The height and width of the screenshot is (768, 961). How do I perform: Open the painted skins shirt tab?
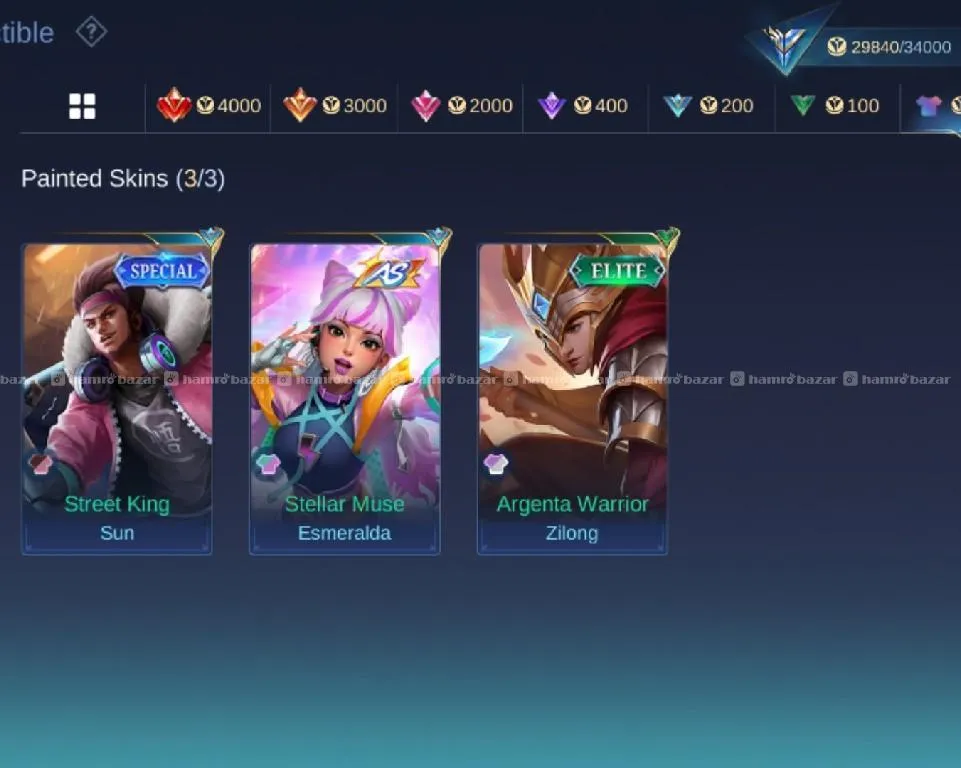(930, 106)
